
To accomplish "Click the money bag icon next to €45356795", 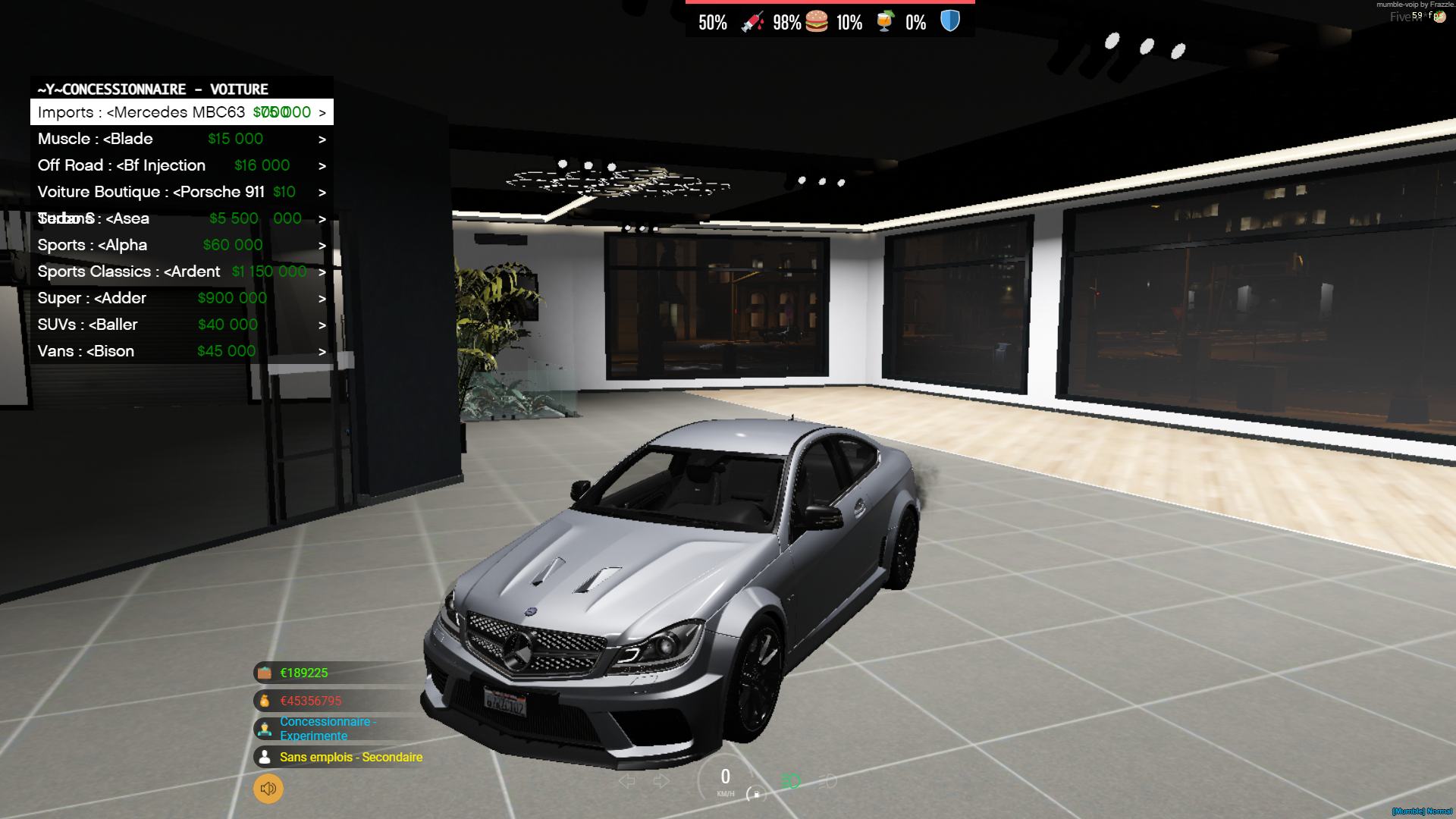I will tap(264, 700).
